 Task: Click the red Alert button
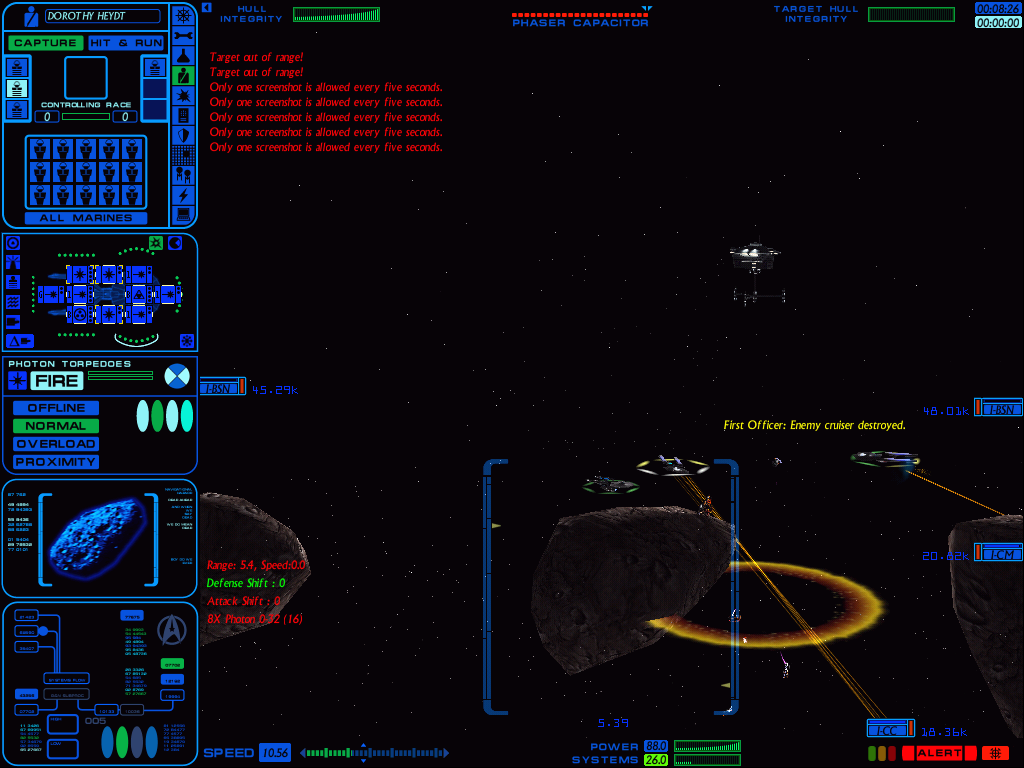tap(938, 753)
